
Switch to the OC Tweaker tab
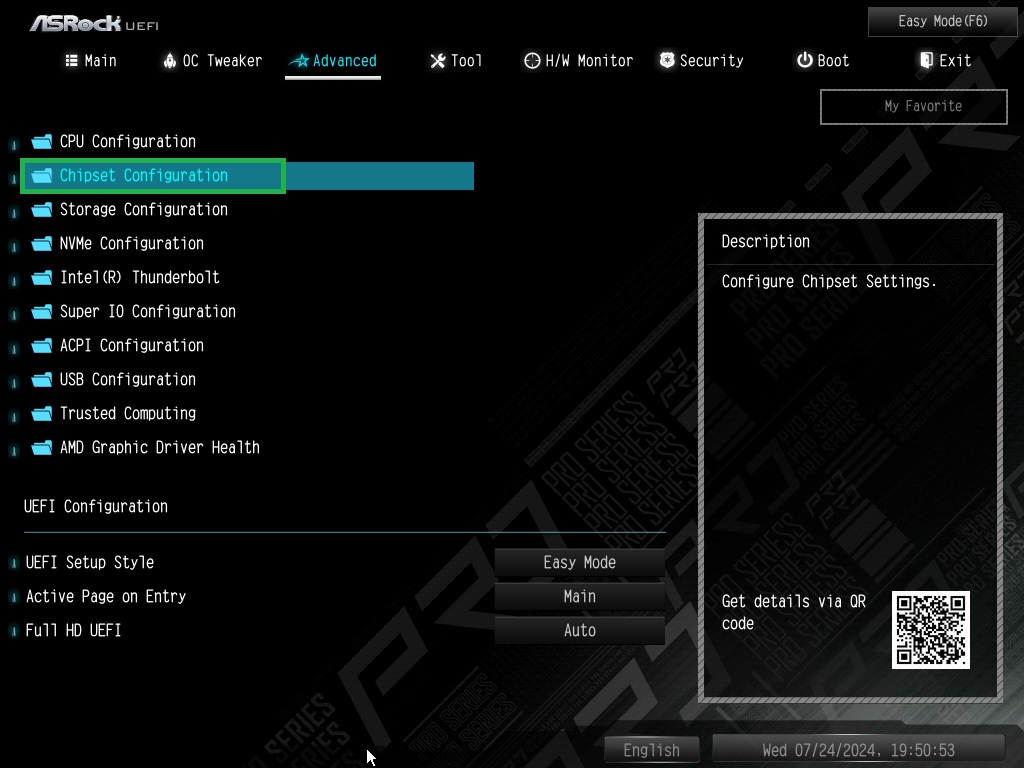pos(212,61)
